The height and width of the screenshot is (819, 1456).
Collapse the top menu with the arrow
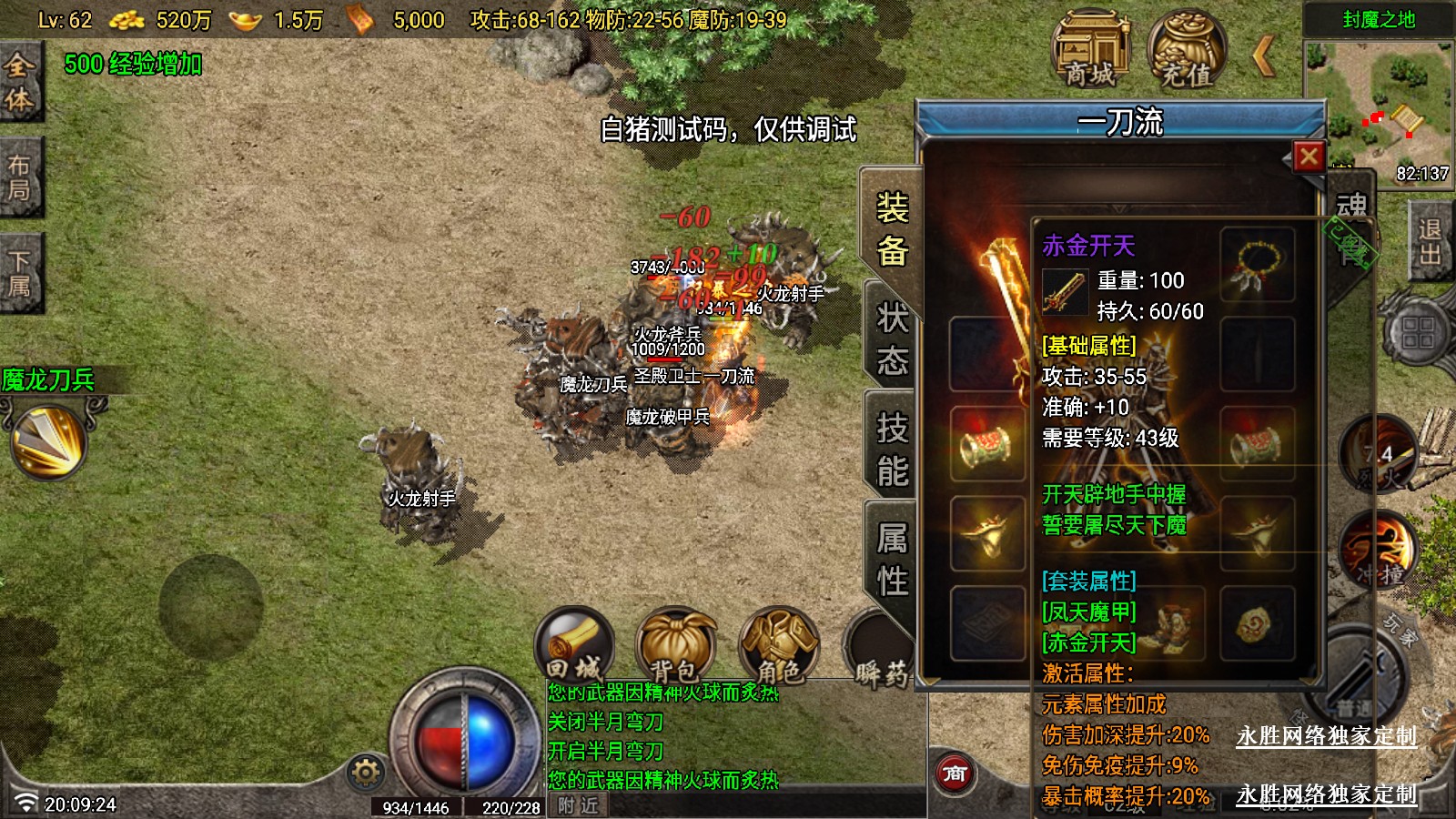point(1264,55)
